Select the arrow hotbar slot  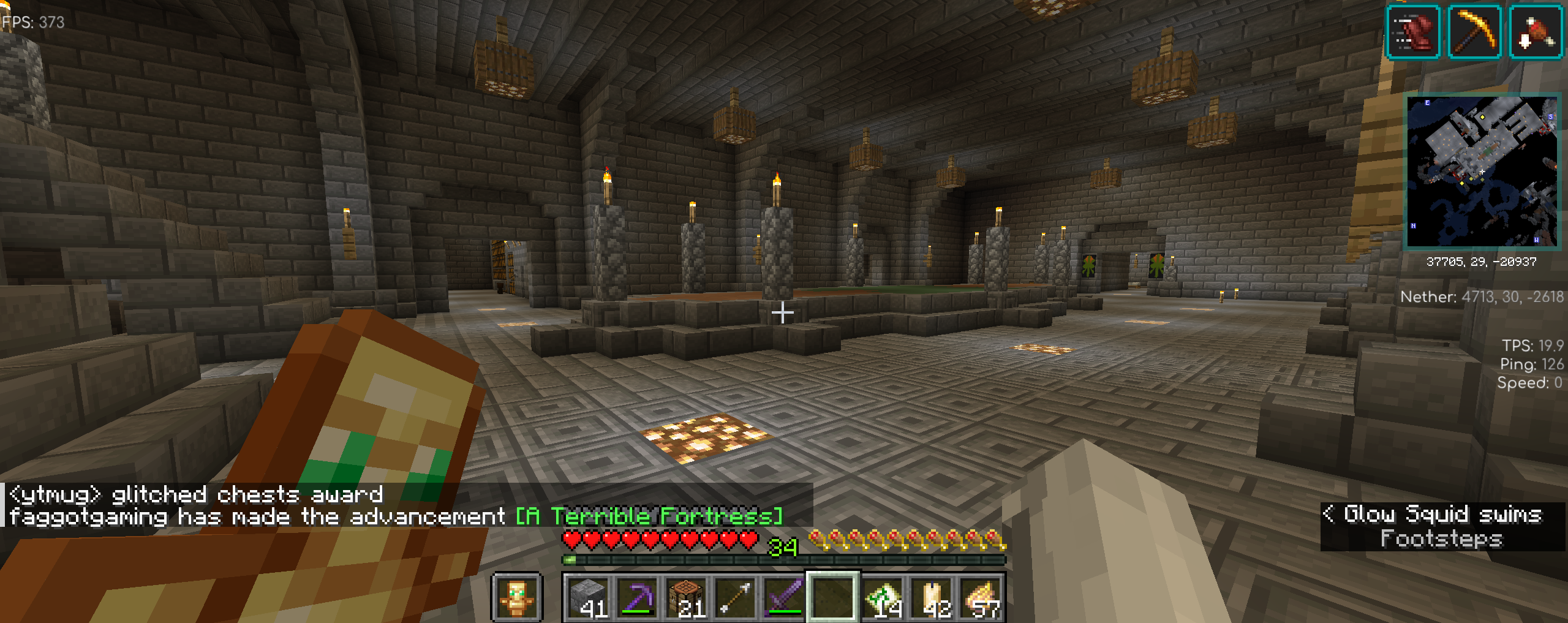point(735,597)
